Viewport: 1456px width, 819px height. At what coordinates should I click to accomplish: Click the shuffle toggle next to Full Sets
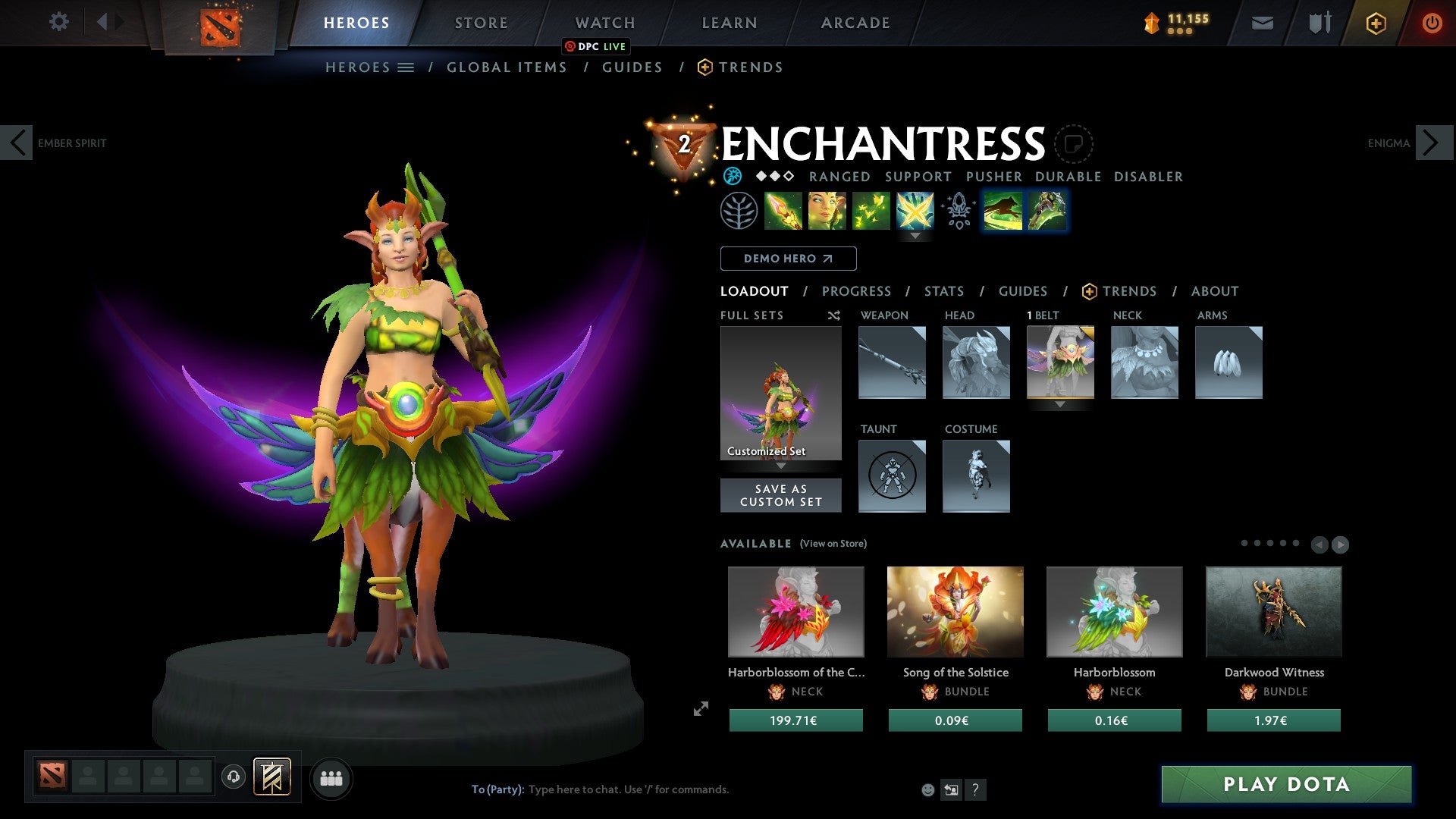coord(834,315)
